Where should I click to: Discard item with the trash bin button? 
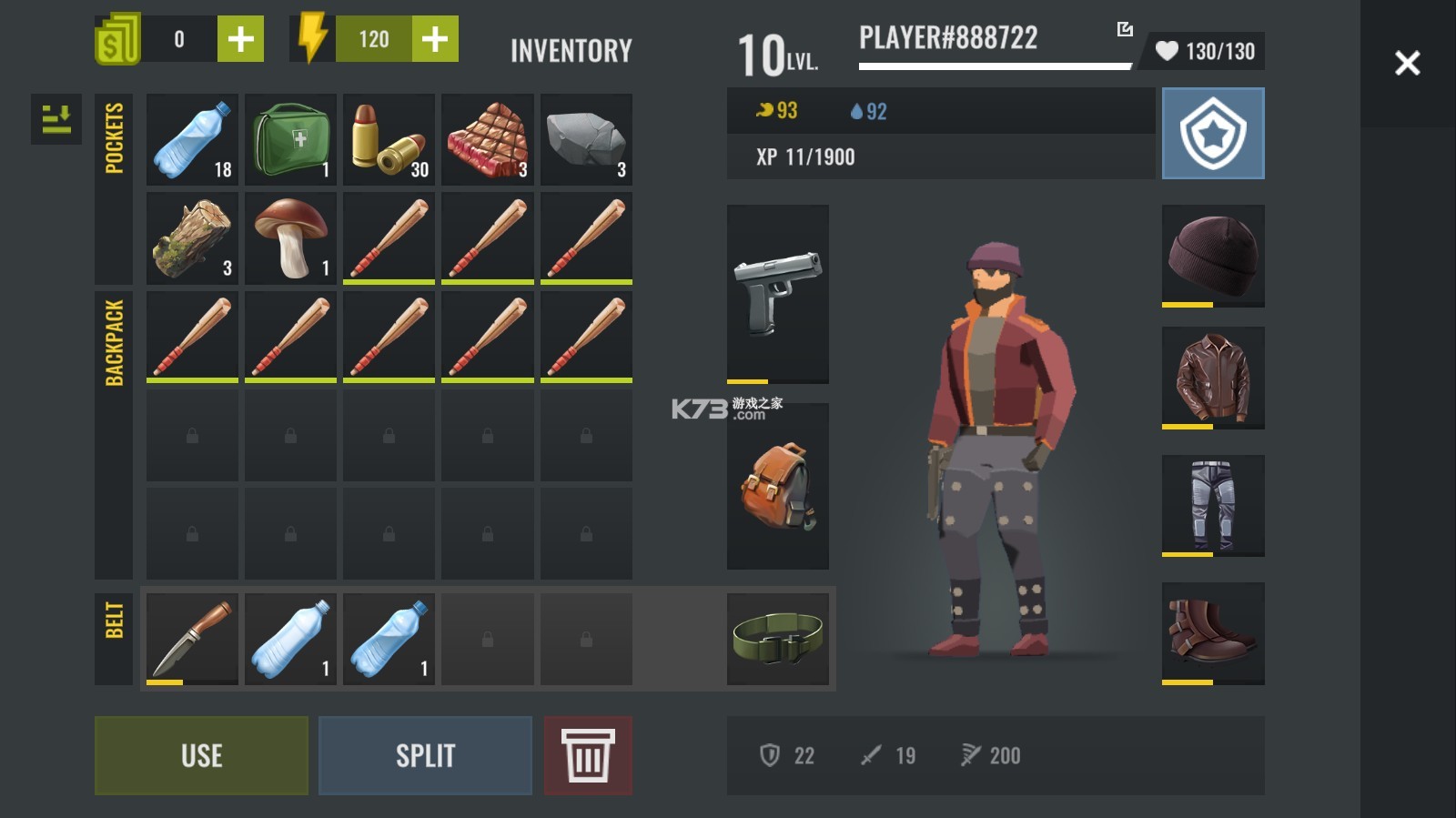click(588, 755)
